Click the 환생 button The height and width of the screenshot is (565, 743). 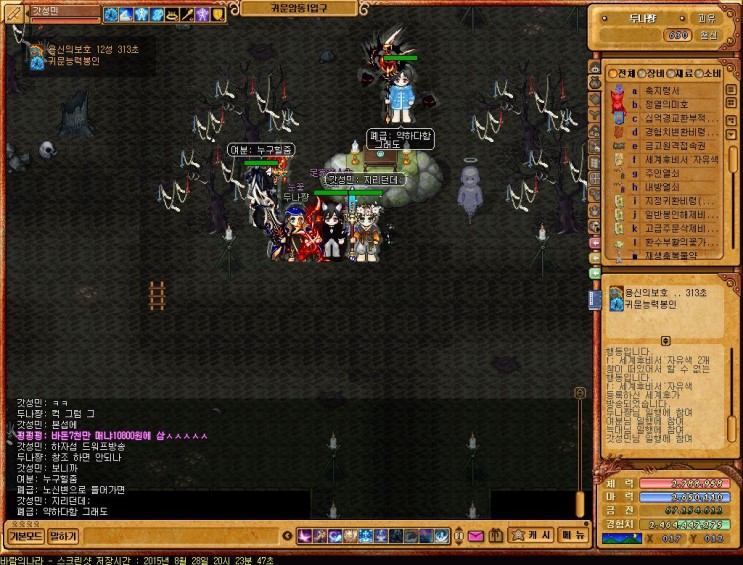pyautogui.click(x=707, y=35)
